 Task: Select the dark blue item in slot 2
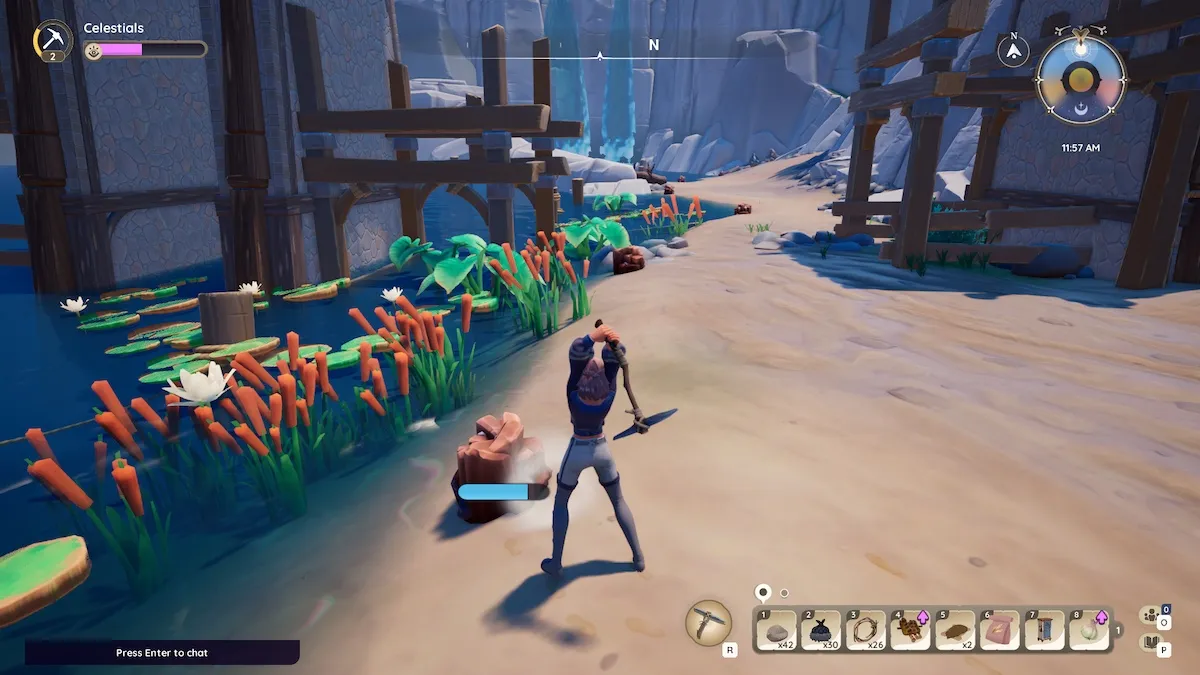coord(821,630)
